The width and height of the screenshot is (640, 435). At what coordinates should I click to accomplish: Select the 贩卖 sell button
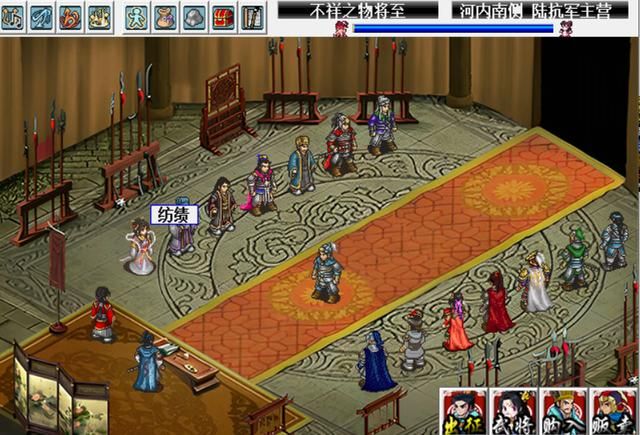pos(612,411)
